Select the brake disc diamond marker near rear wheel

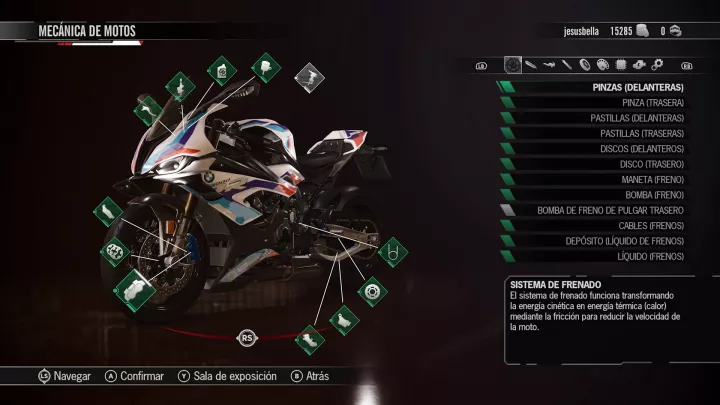[x=371, y=291]
